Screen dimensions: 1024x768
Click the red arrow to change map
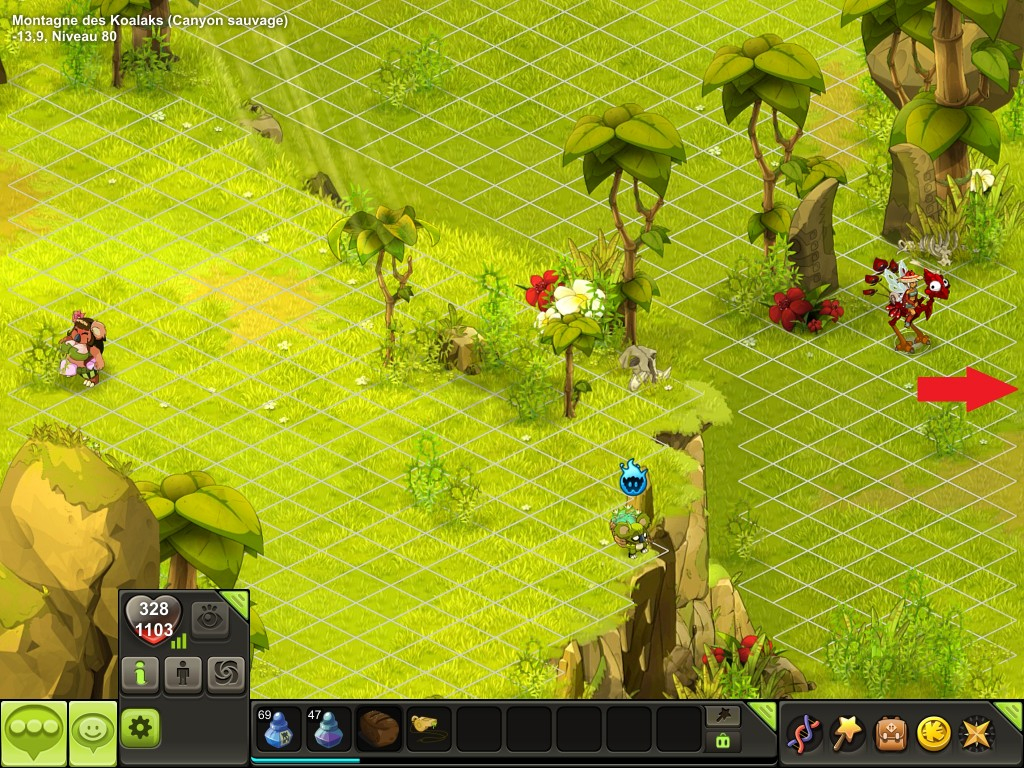tap(966, 389)
